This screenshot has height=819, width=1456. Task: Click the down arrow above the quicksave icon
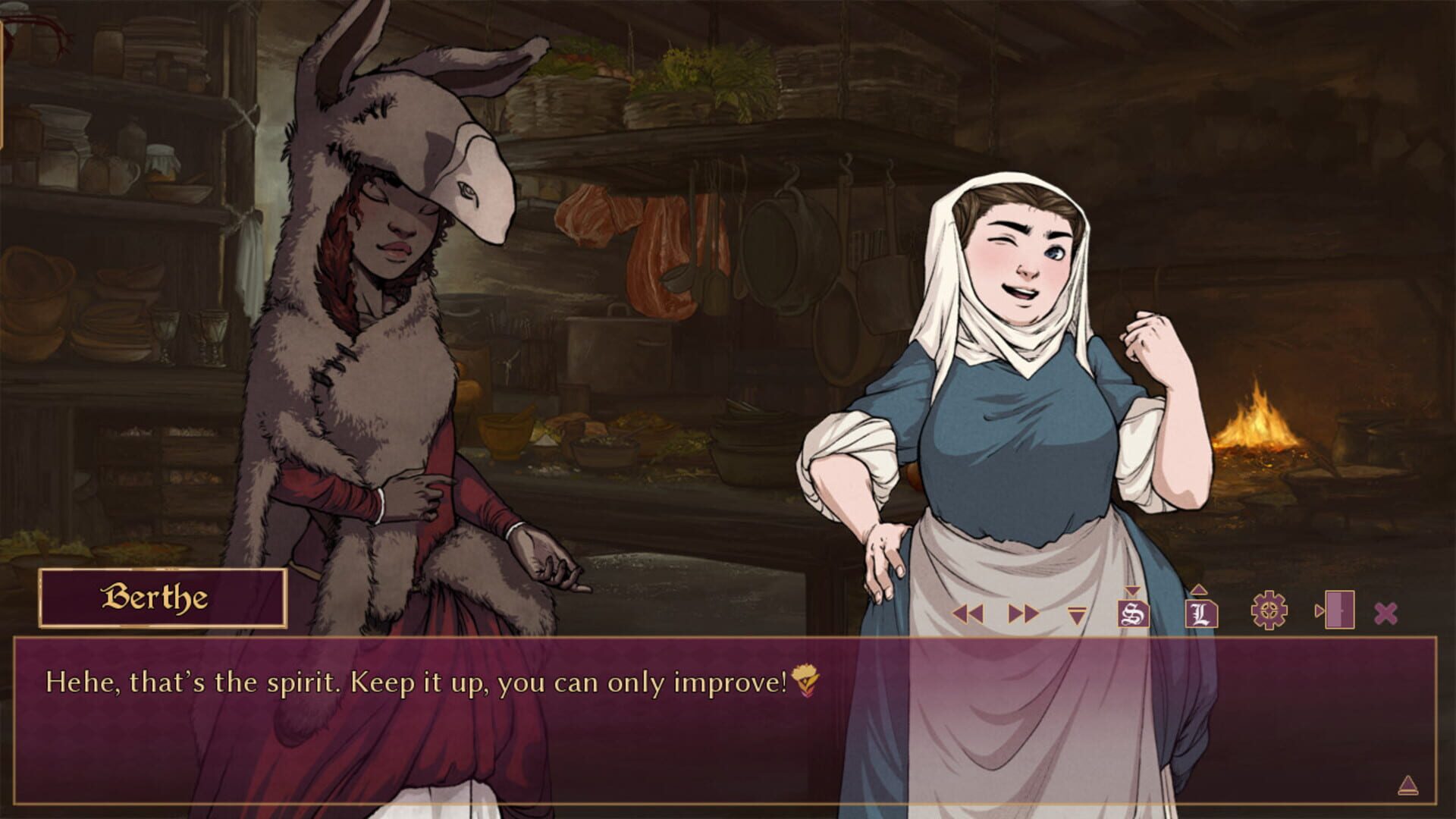(1133, 589)
